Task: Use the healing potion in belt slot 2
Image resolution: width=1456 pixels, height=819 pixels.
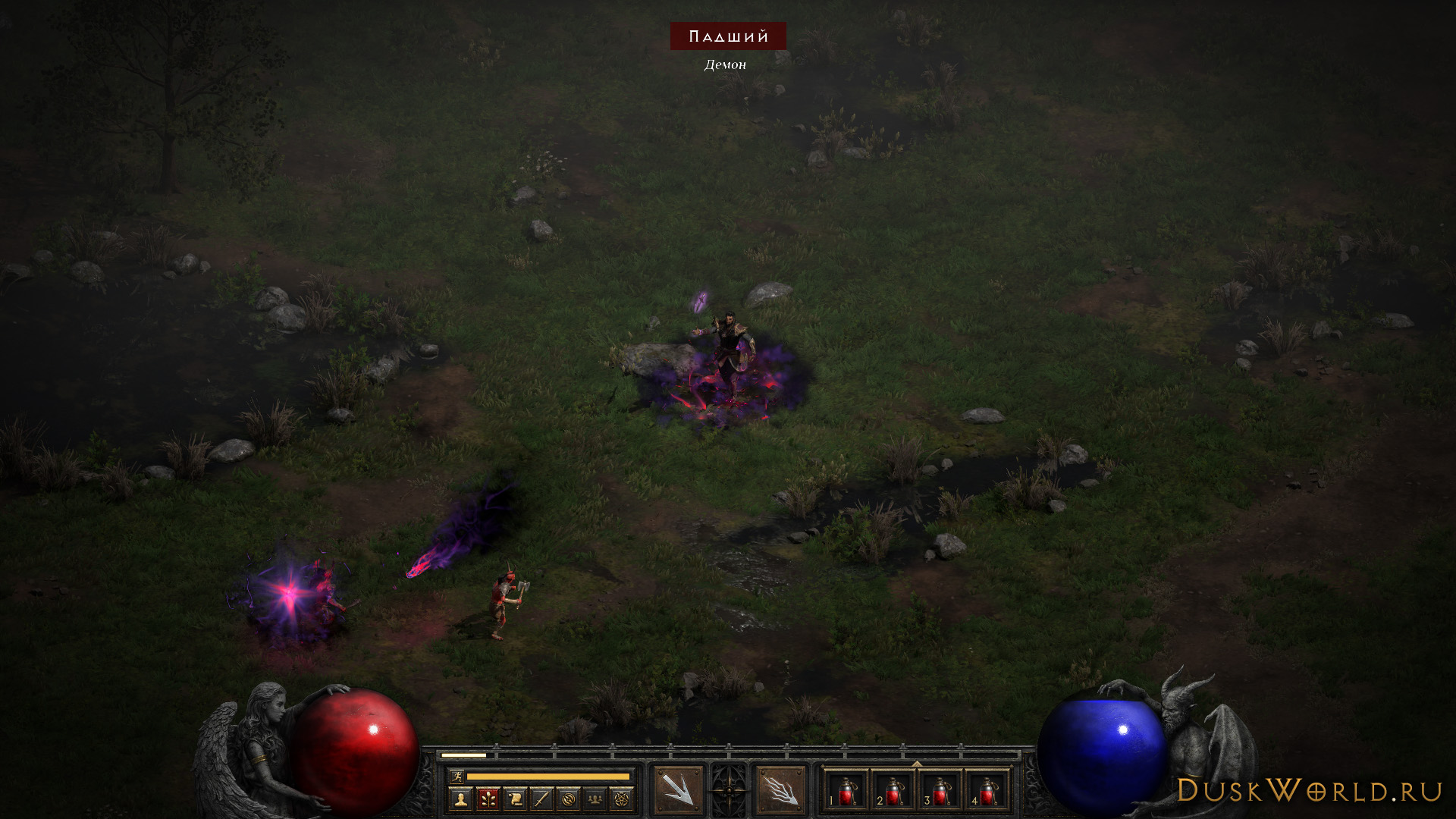Action: tap(893, 791)
